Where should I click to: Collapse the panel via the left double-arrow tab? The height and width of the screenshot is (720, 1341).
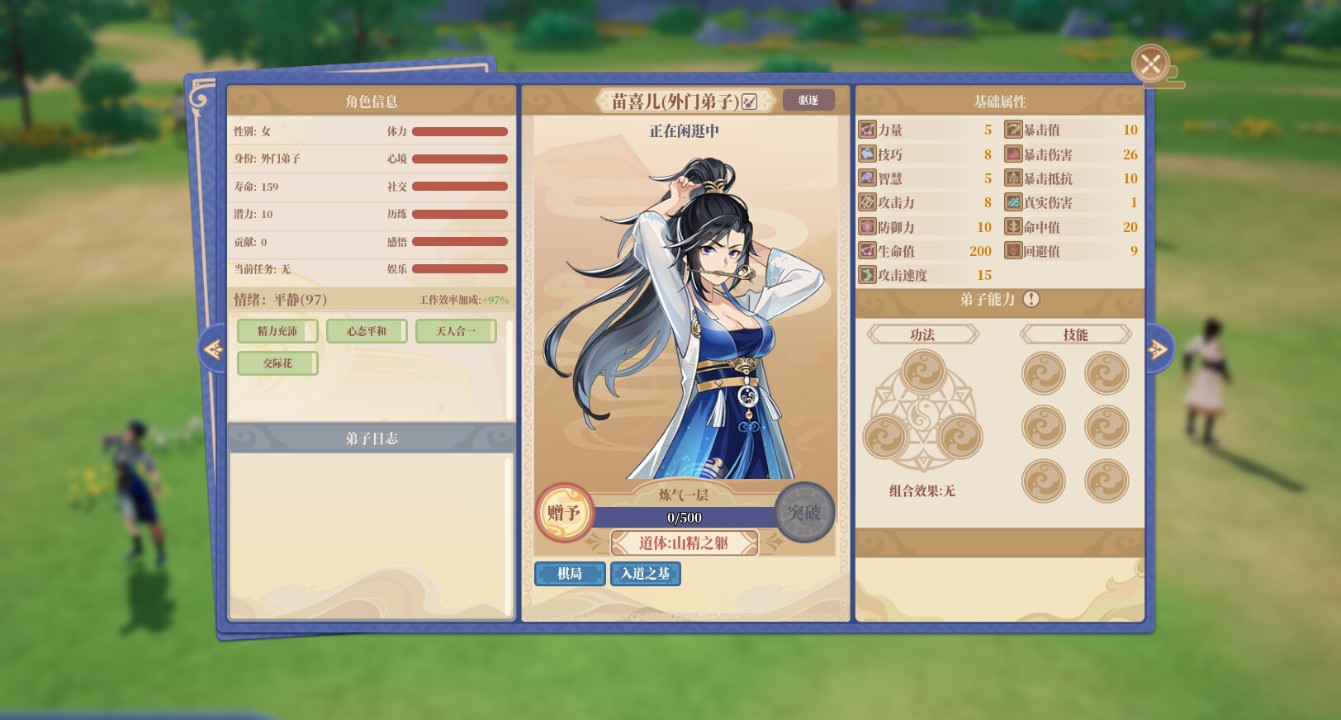(214, 349)
